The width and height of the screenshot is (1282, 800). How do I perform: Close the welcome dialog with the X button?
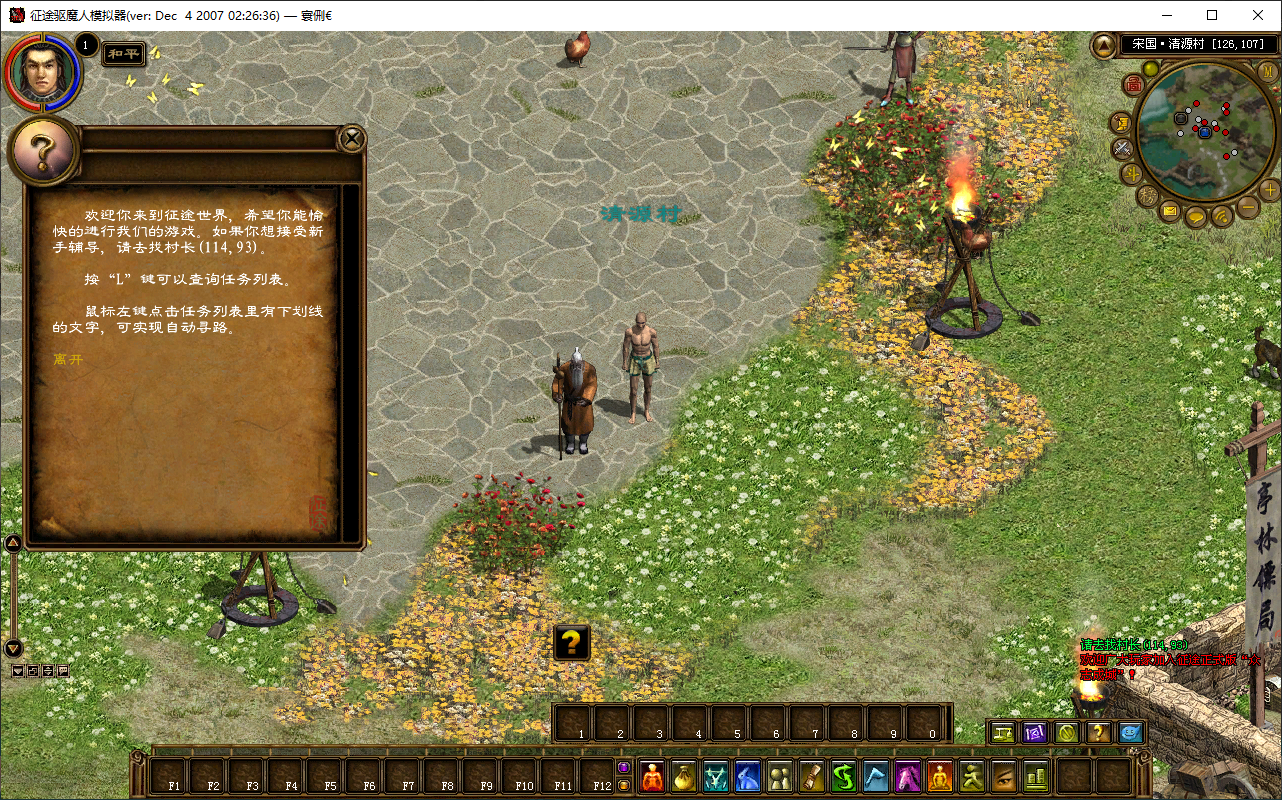point(352,139)
